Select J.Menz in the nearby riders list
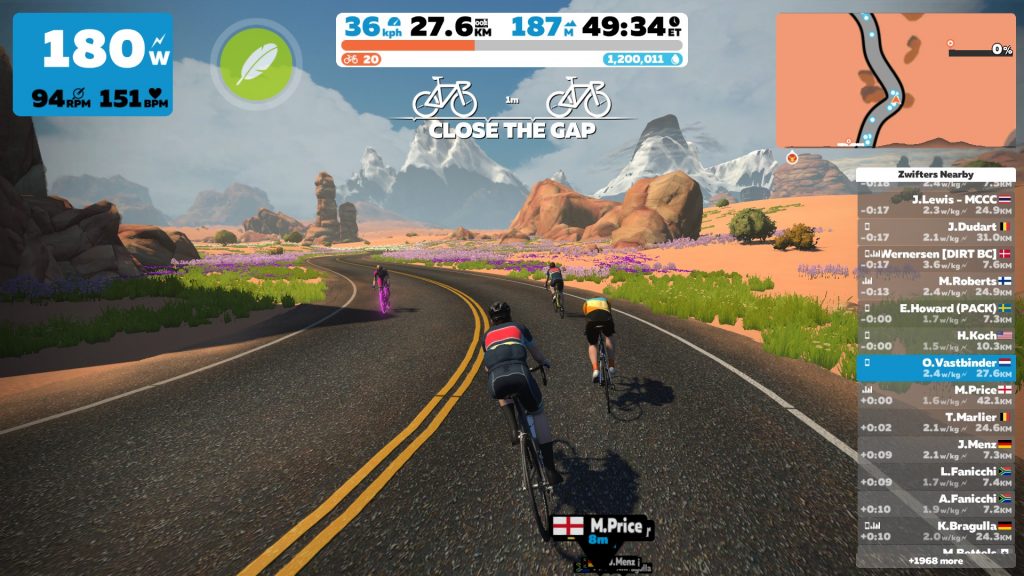This screenshot has width=1024, height=576. click(x=936, y=449)
